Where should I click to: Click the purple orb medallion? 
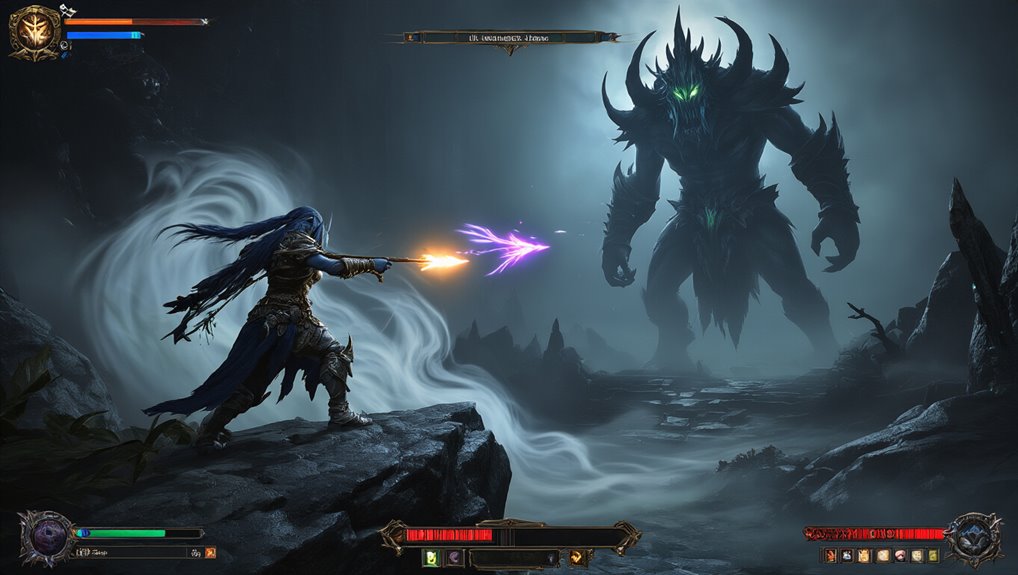tap(46, 538)
